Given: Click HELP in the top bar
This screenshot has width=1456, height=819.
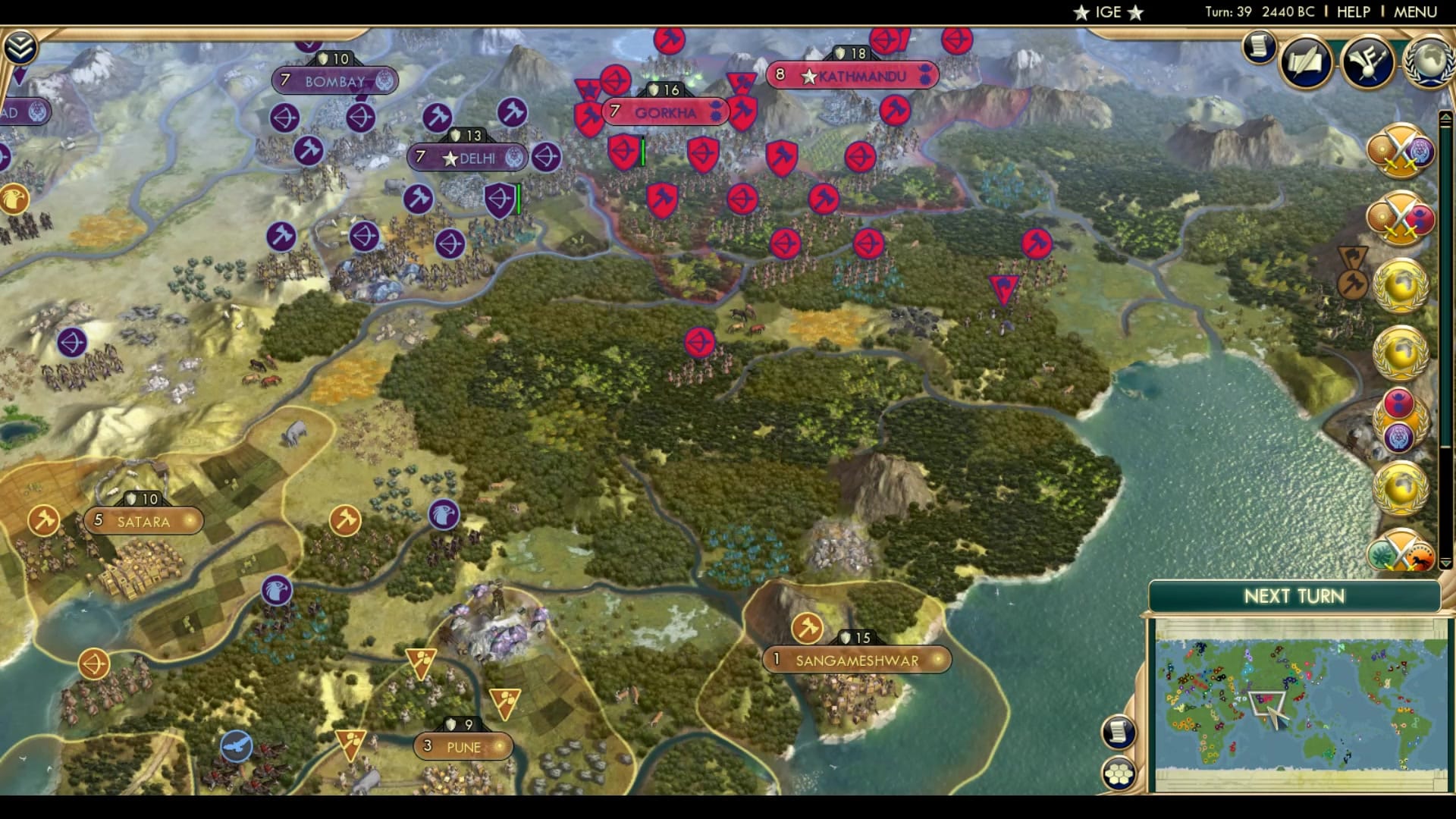Looking at the screenshot, I should pyautogui.click(x=1355, y=11).
